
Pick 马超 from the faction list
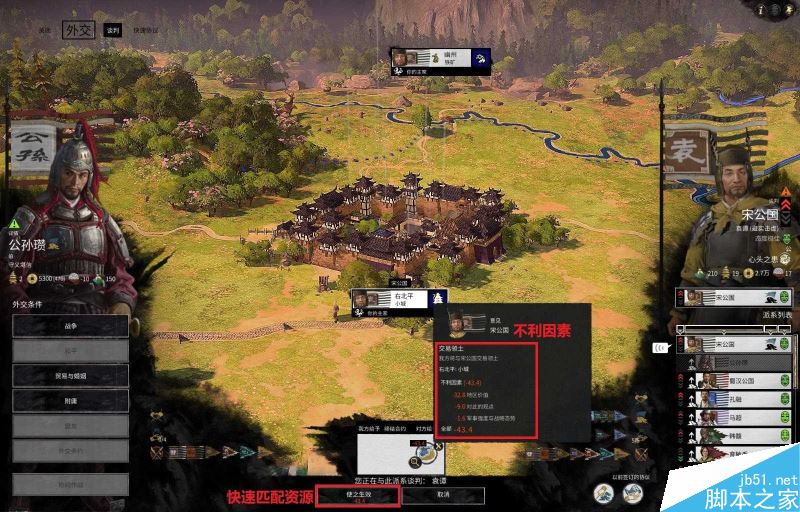(x=740, y=416)
